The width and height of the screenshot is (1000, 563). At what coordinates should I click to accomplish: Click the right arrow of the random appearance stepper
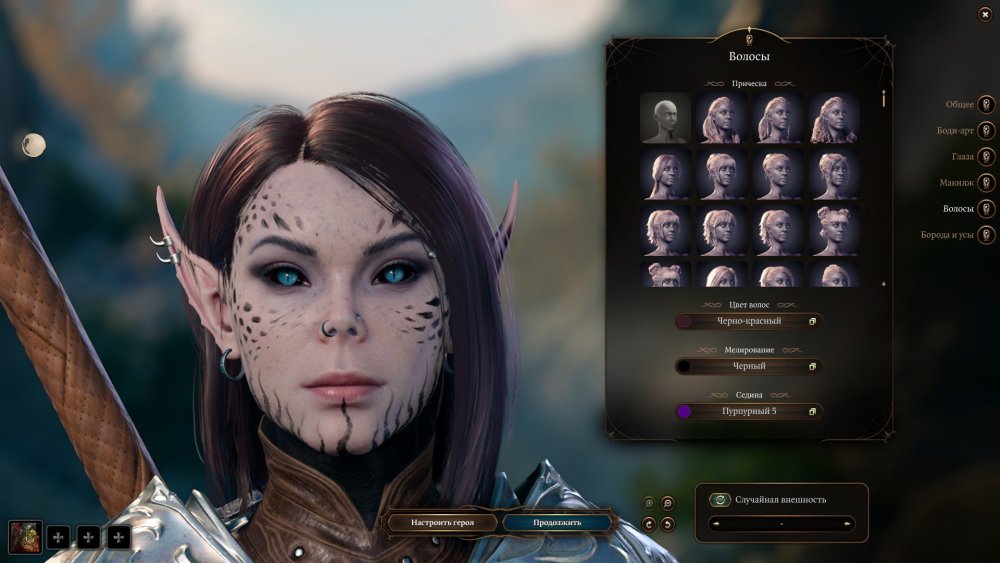click(x=848, y=523)
